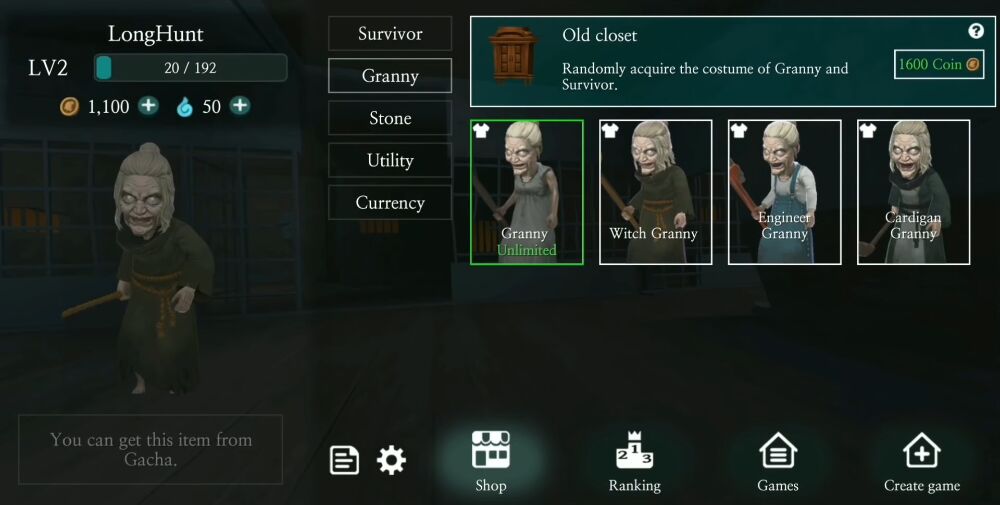1000x505 pixels.
Task: Create a new game room
Action: (921, 462)
